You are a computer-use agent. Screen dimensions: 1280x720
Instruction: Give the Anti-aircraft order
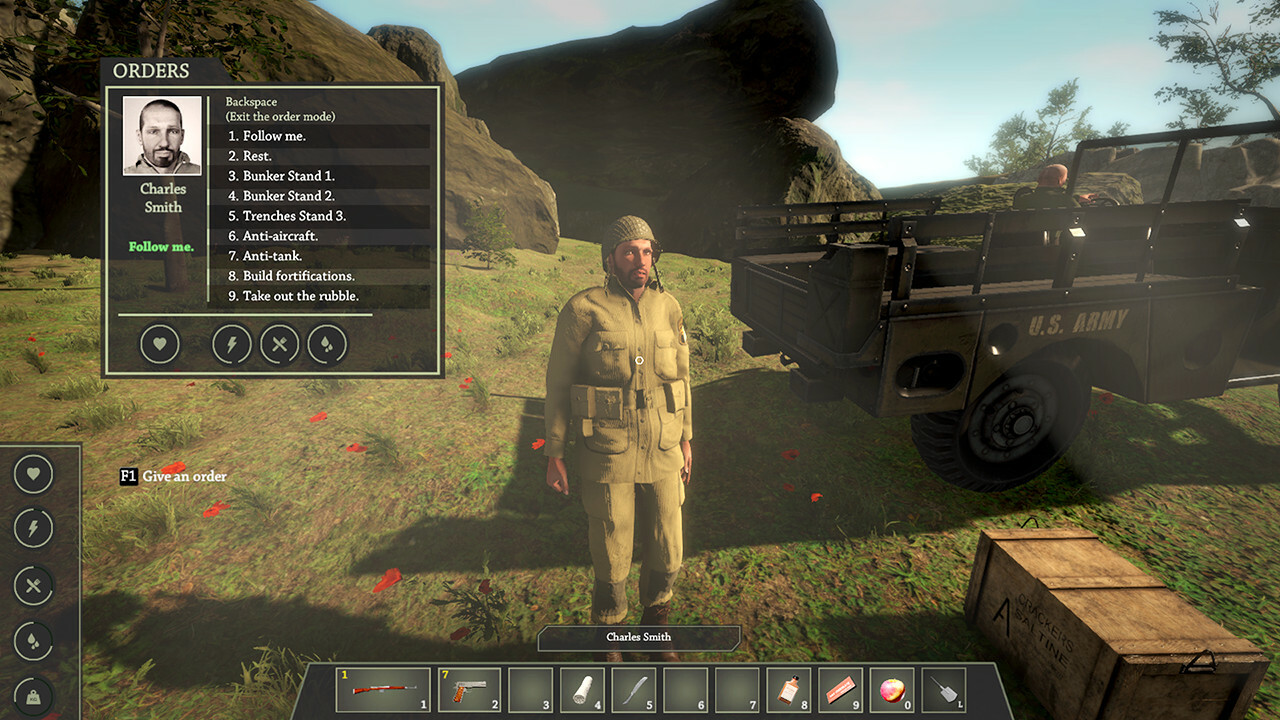coord(280,236)
